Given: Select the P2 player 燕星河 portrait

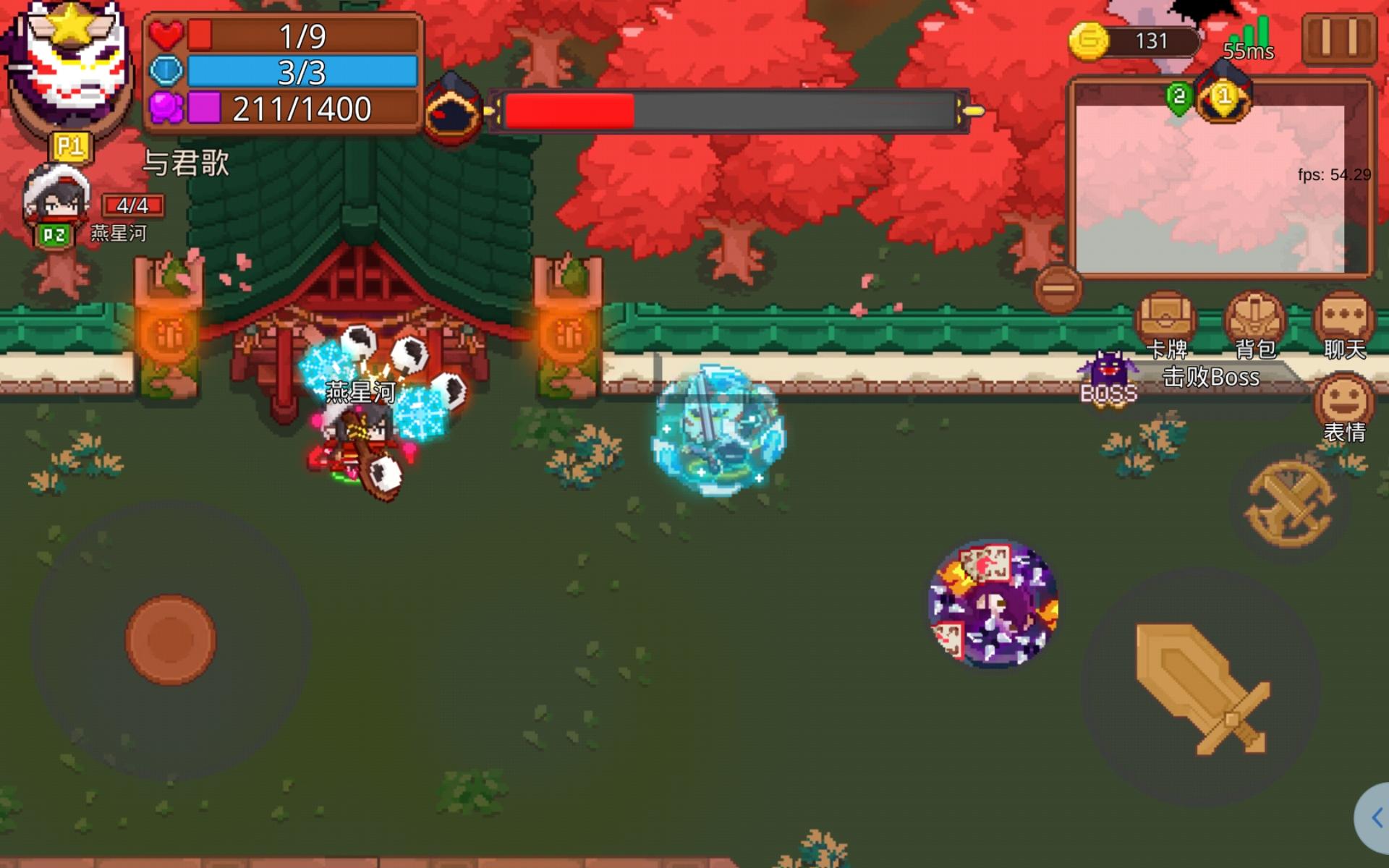Looking at the screenshot, I should point(56,201).
